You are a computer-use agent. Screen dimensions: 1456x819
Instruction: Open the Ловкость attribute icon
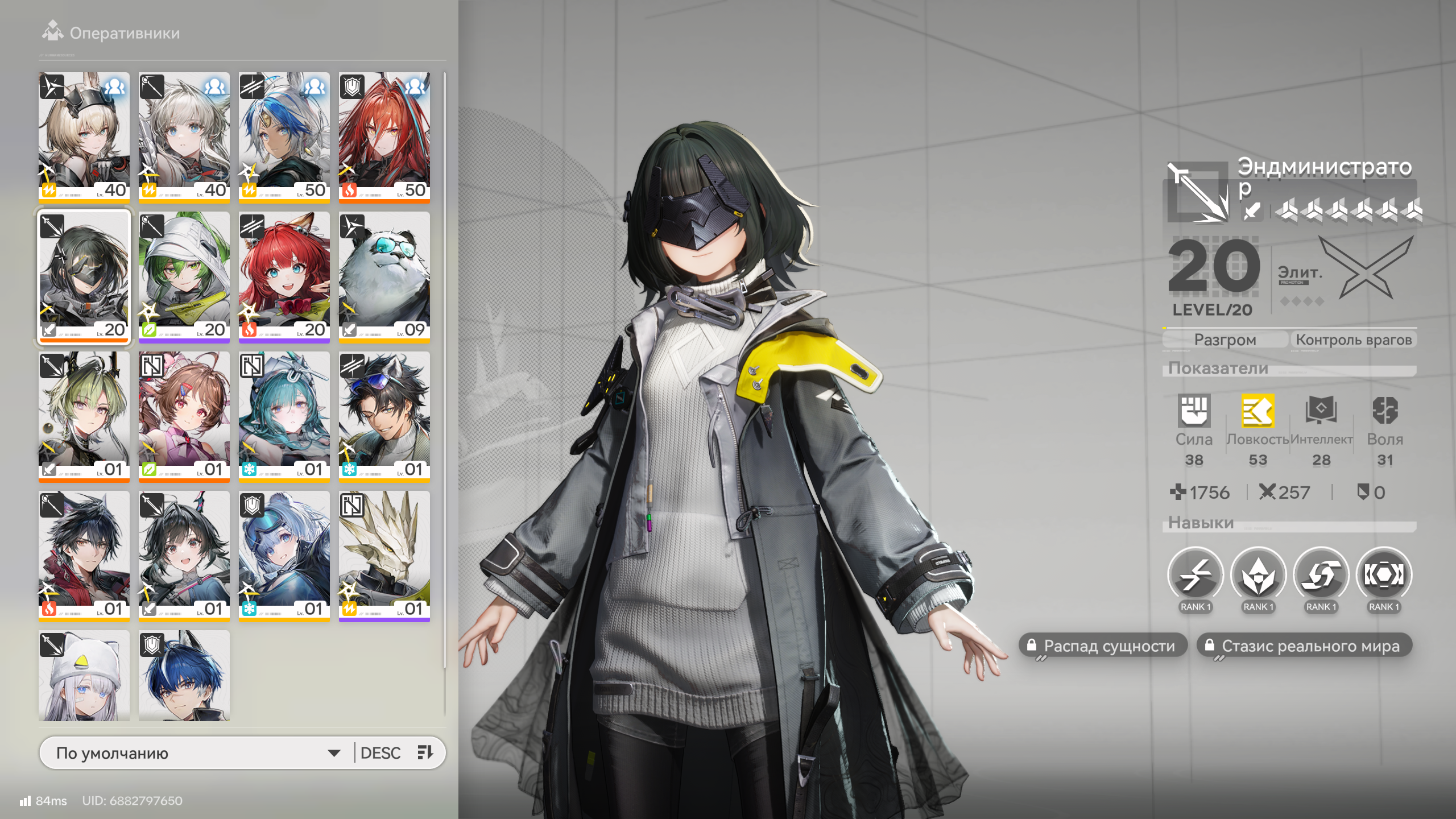1258,411
